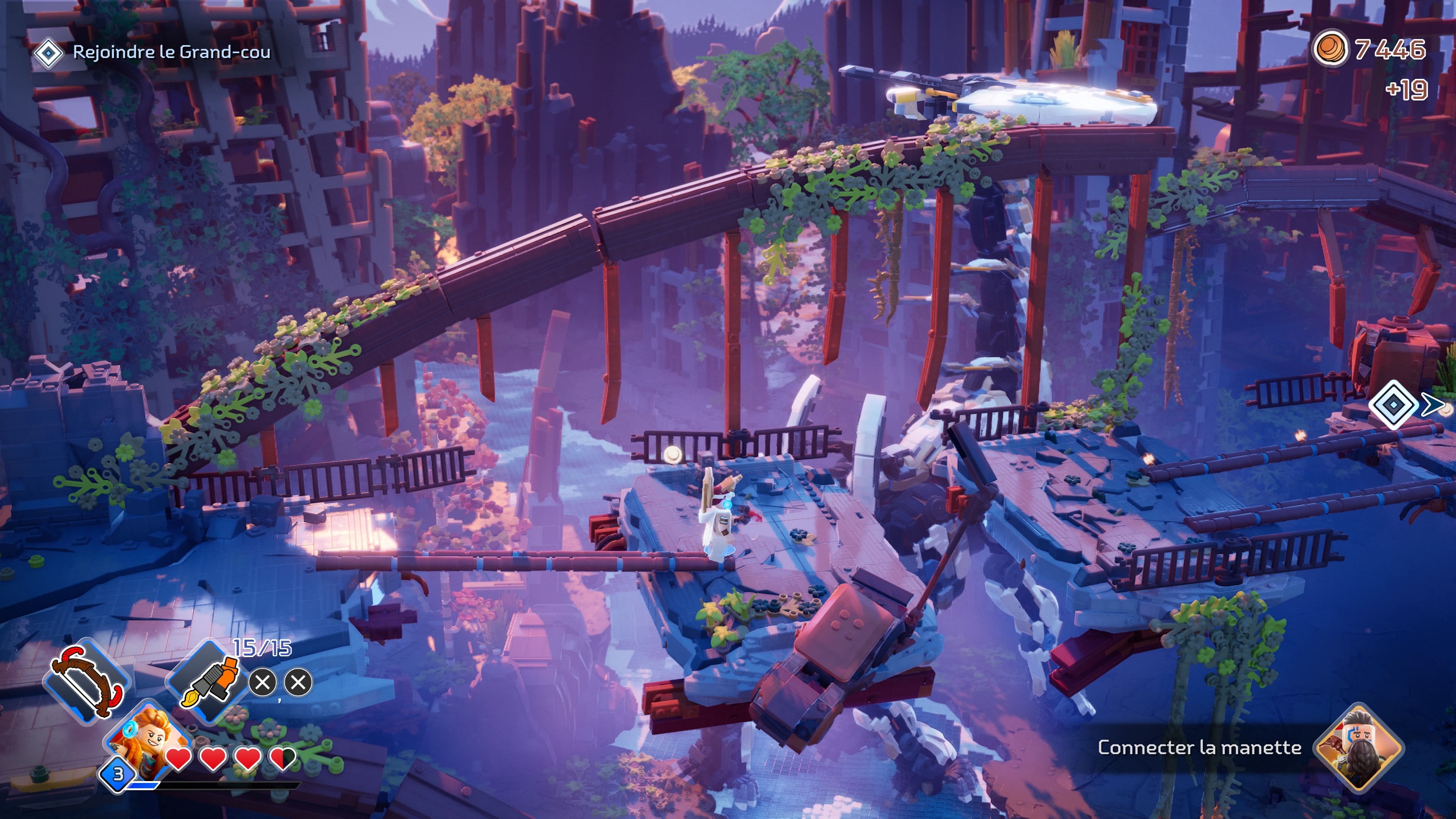Viewport: 1456px width, 819px height.
Task: Click the second player portrait
Action: click(1358, 747)
